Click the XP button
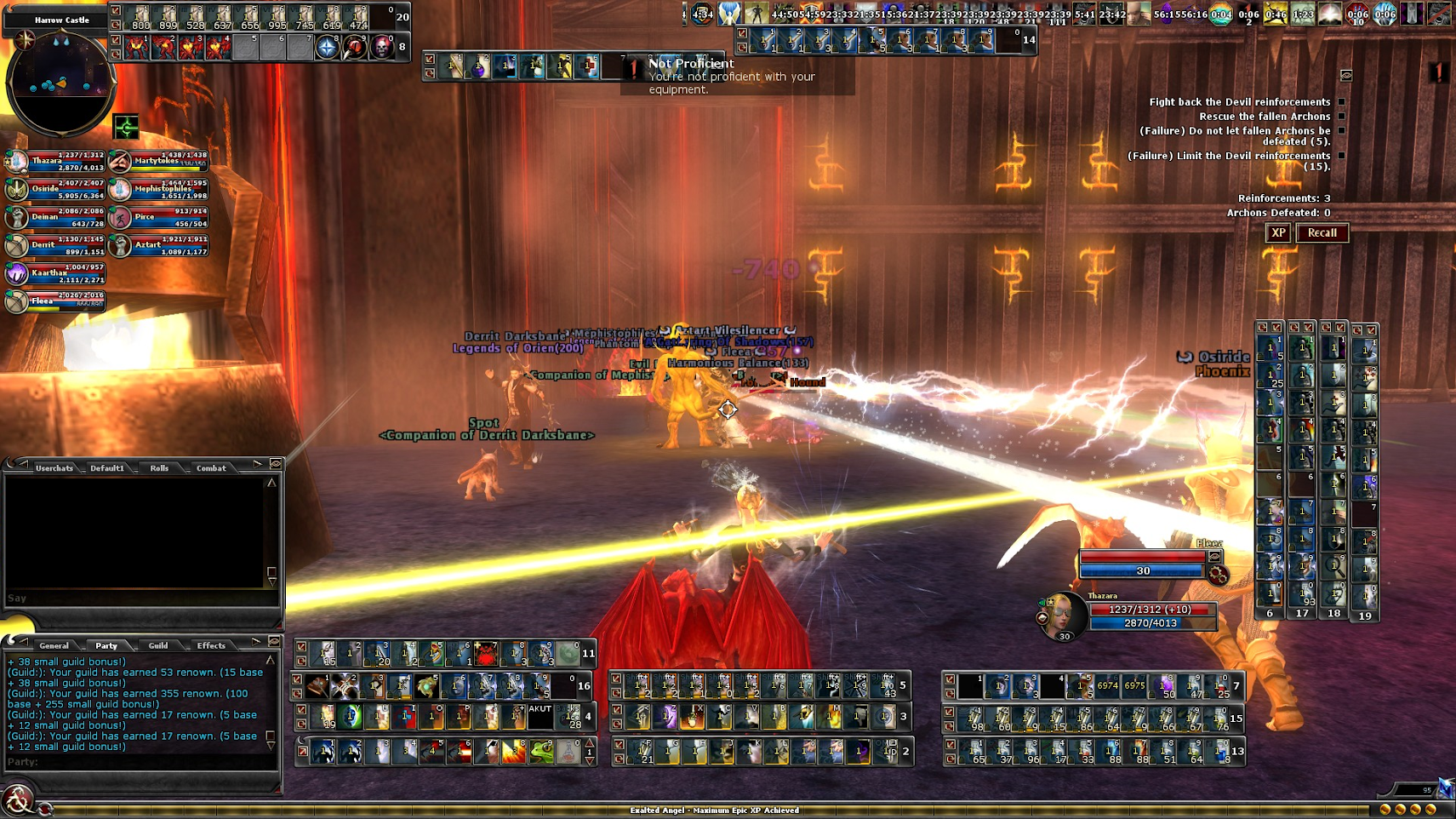Image resolution: width=1456 pixels, height=819 pixels. 1277,233
